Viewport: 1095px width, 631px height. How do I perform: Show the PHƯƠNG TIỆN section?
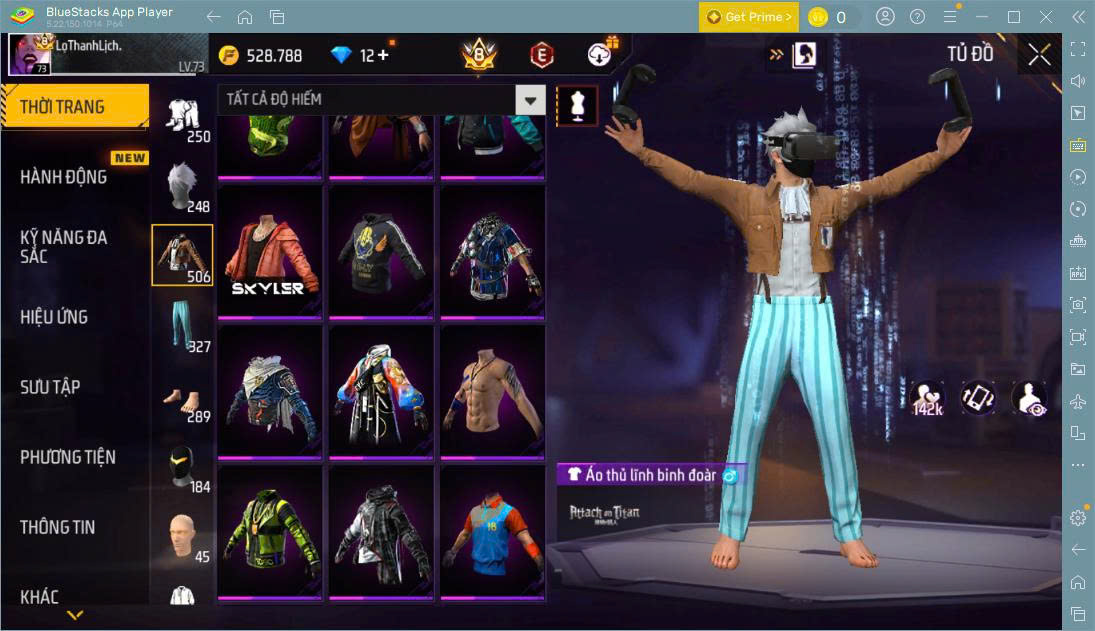tap(68, 457)
